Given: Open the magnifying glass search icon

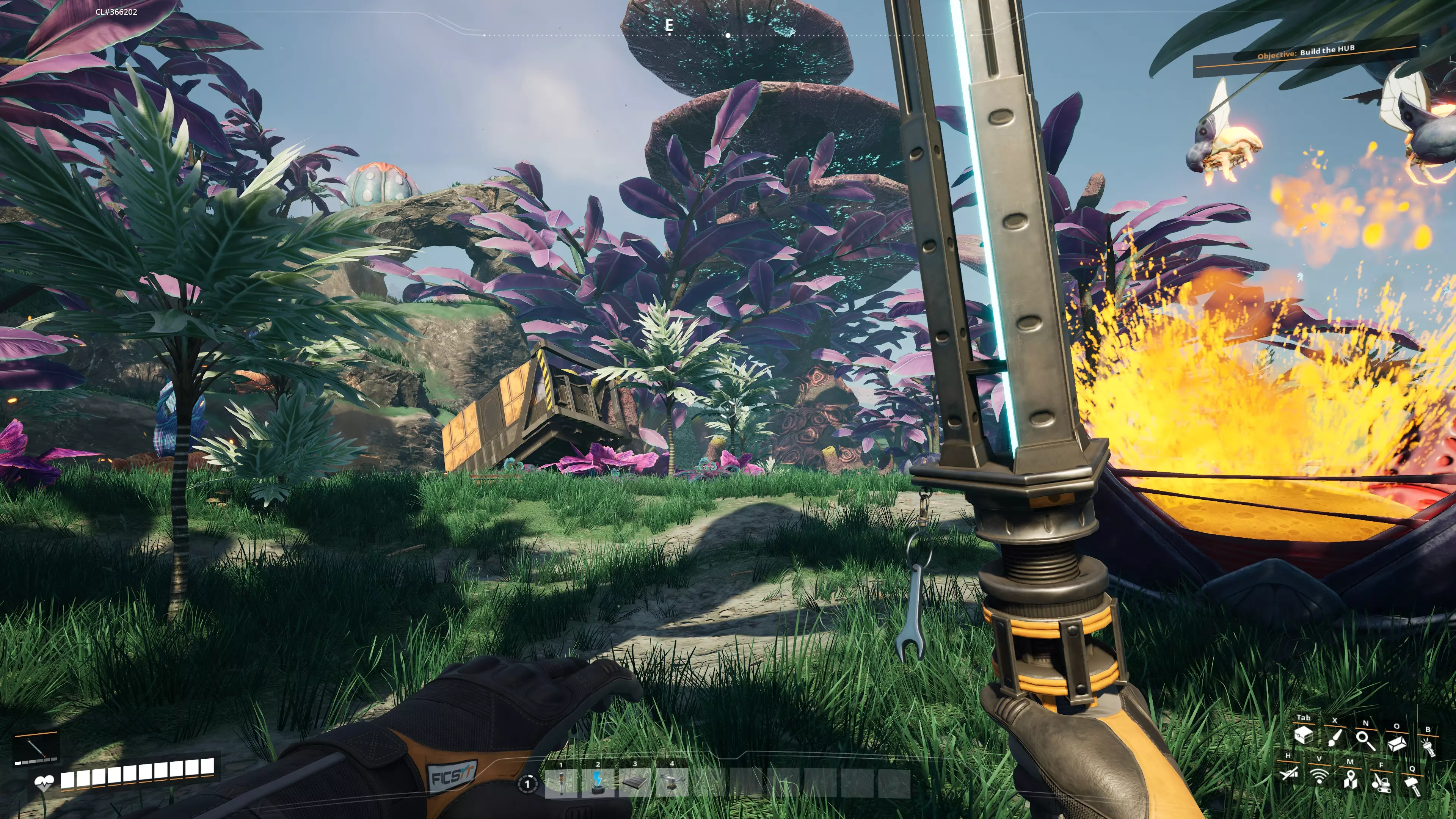Looking at the screenshot, I should tap(1365, 740).
